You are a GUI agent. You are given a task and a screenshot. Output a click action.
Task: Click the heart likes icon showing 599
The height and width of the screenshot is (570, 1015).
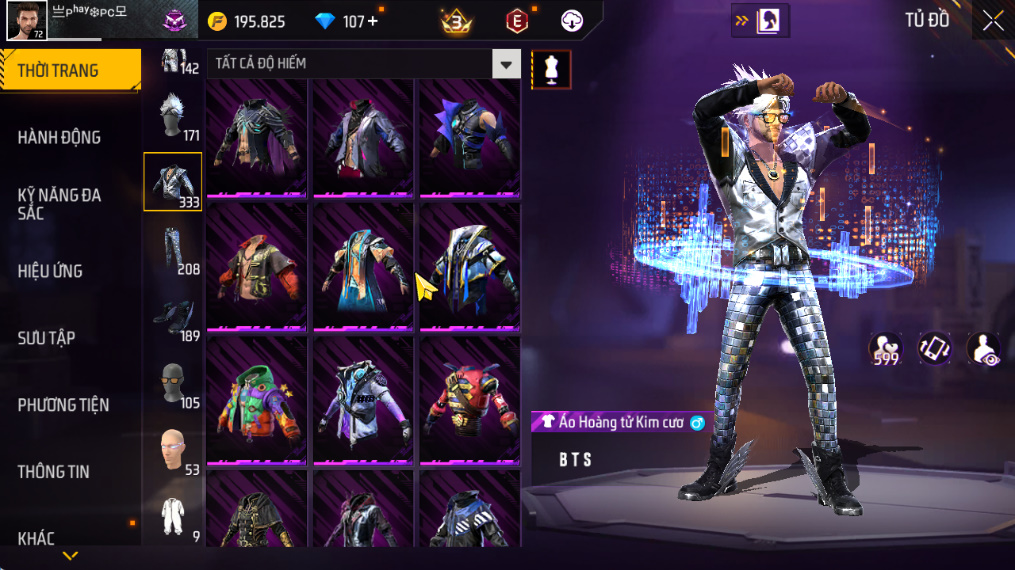885,349
